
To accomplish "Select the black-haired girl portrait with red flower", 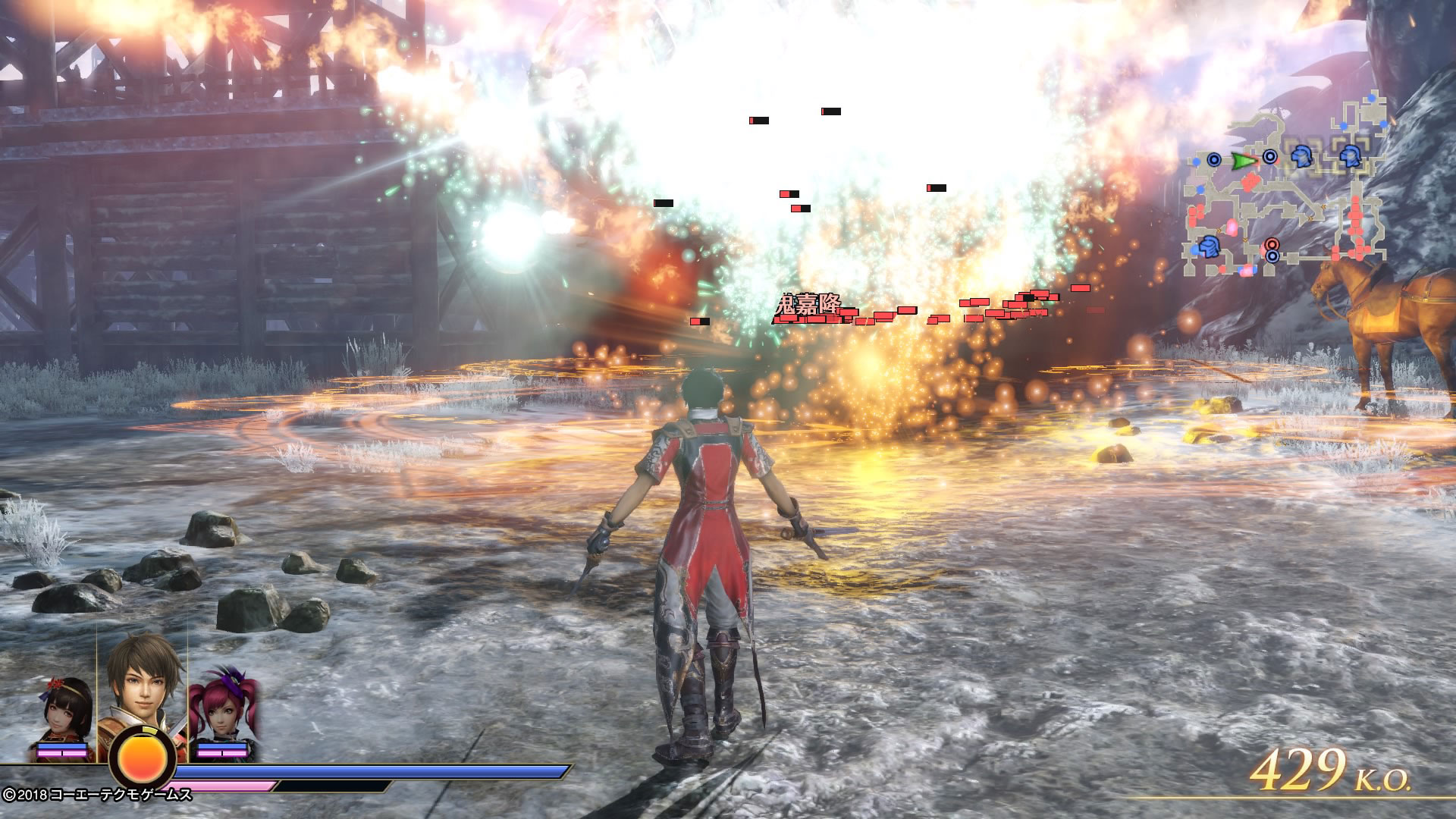I will 67,712.
